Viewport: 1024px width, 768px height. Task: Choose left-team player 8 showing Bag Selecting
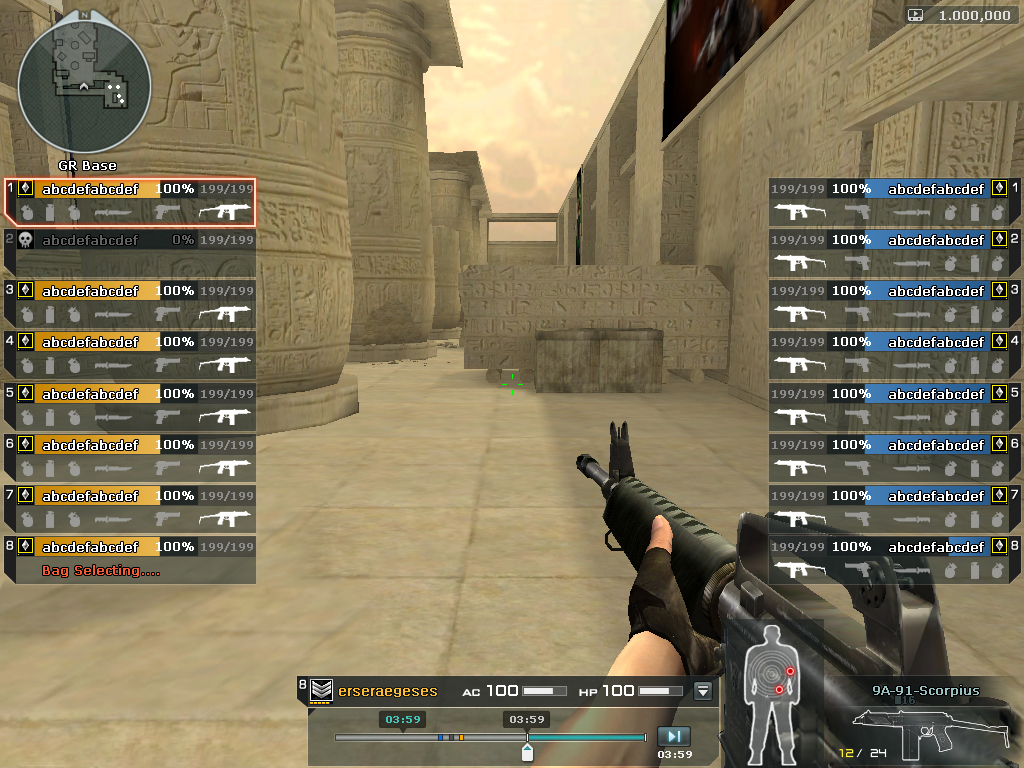pyautogui.click(x=130, y=559)
